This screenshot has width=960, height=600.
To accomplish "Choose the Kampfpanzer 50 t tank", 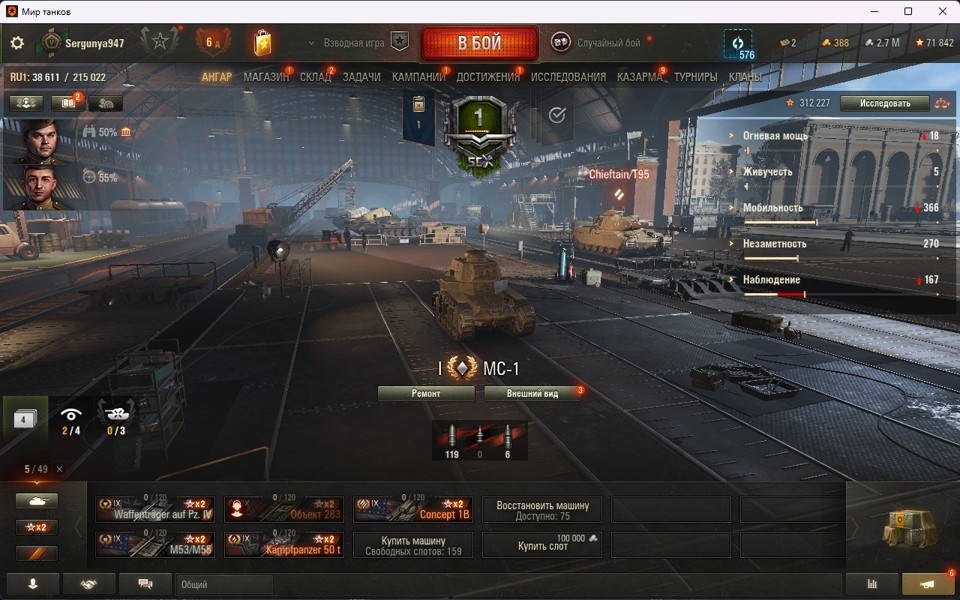I will [x=284, y=545].
